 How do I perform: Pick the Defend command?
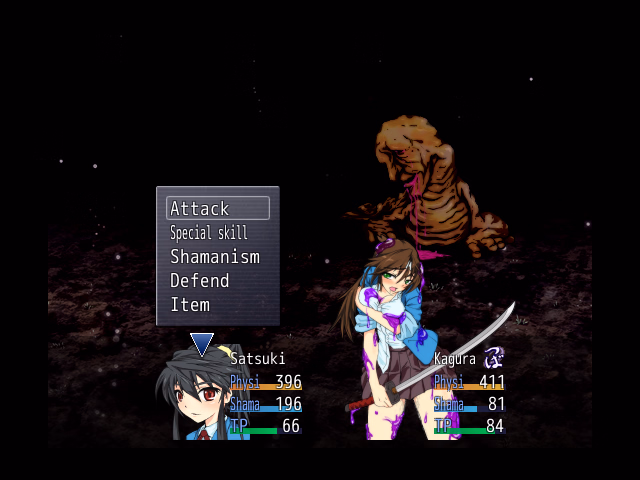coord(200,281)
